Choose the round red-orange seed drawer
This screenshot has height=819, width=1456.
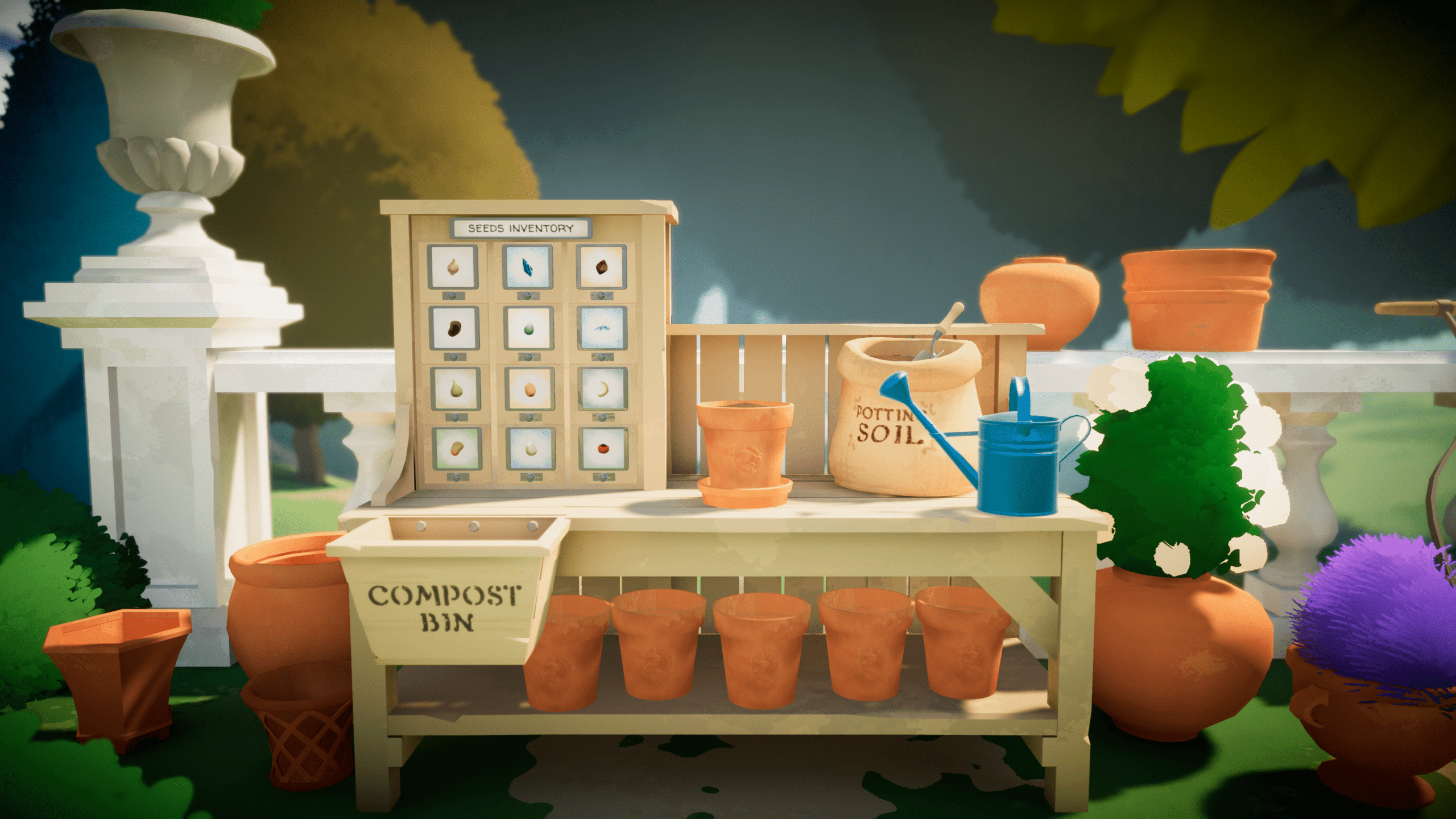(603, 449)
